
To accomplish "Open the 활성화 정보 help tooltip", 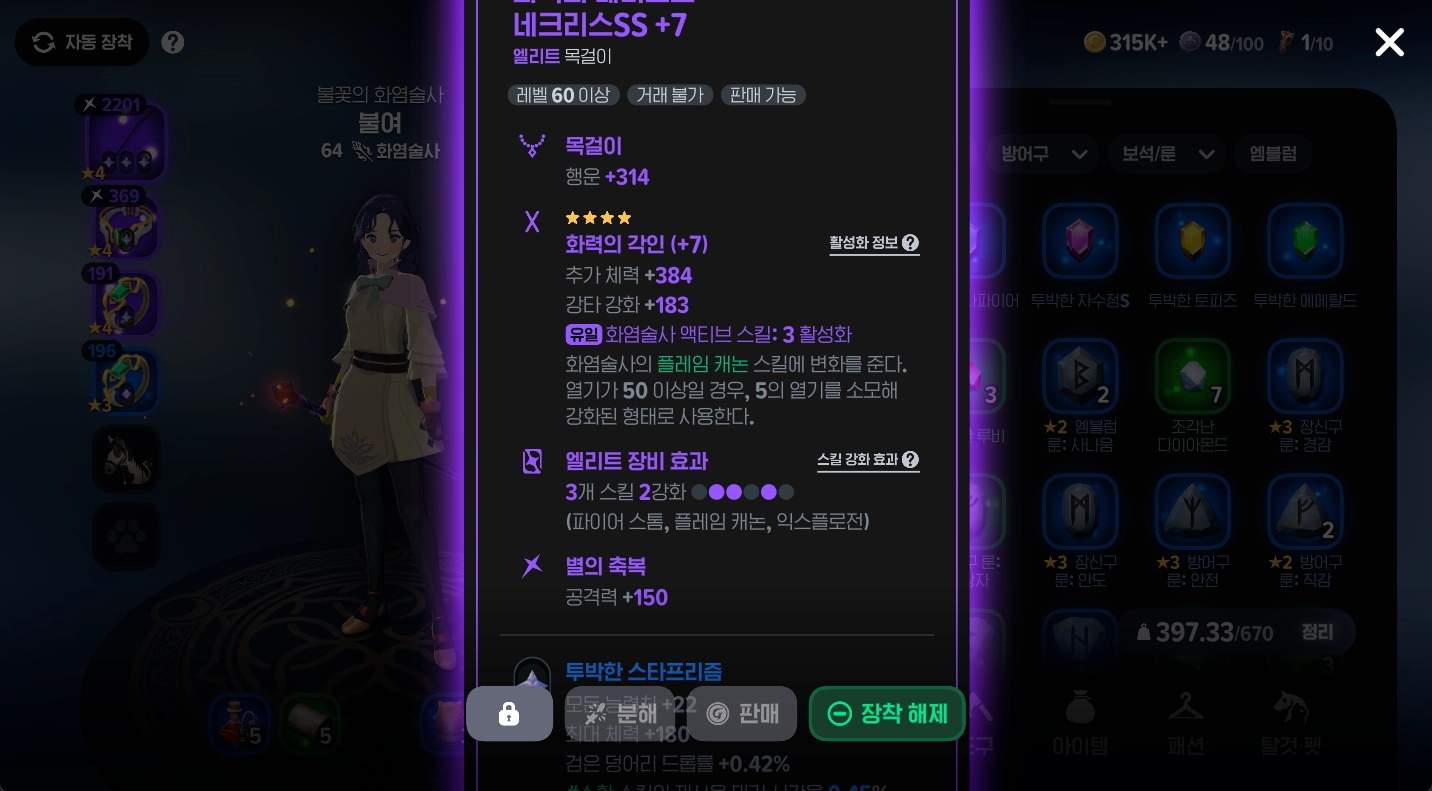I will (x=875, y=243).
